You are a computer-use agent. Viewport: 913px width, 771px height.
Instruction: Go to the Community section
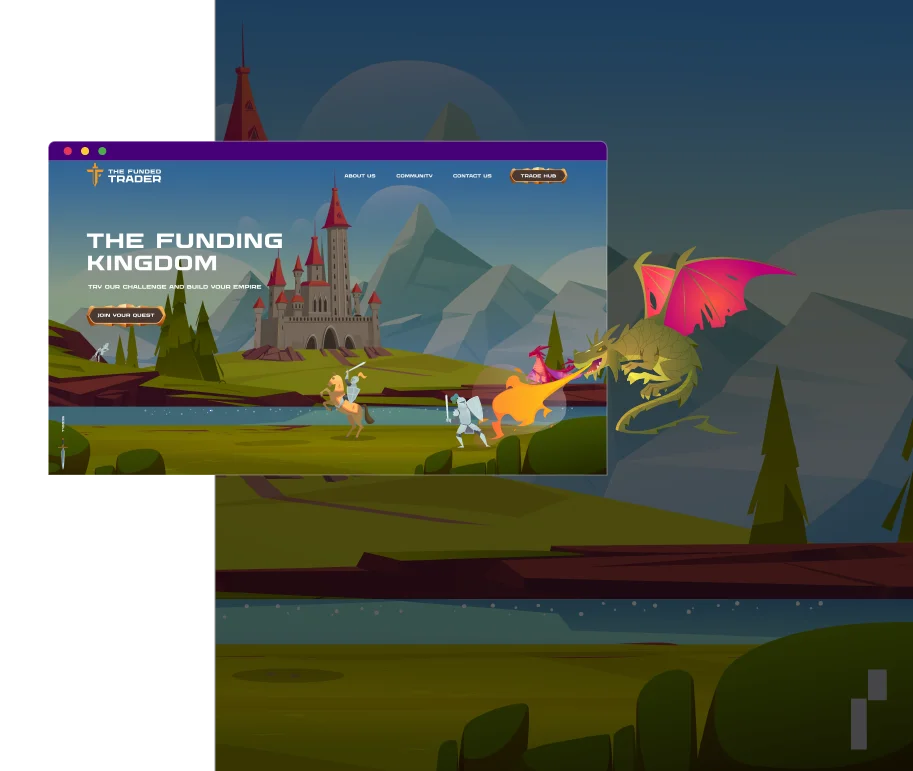(414, 176)
